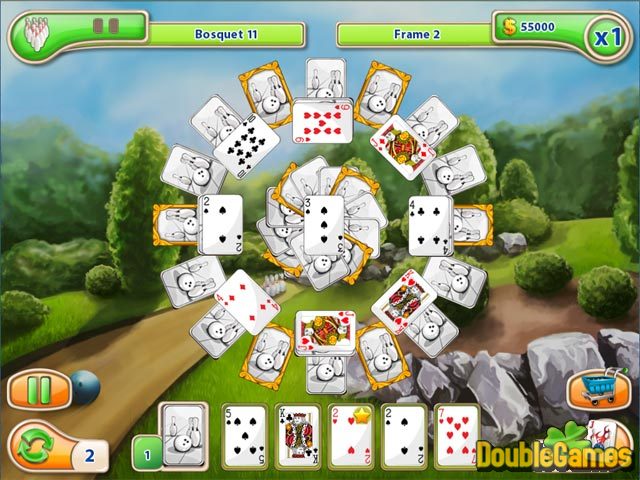Pause the game with the orange pause button
The height and width of the screenshot is (480, 640).
tap(38, 389)
